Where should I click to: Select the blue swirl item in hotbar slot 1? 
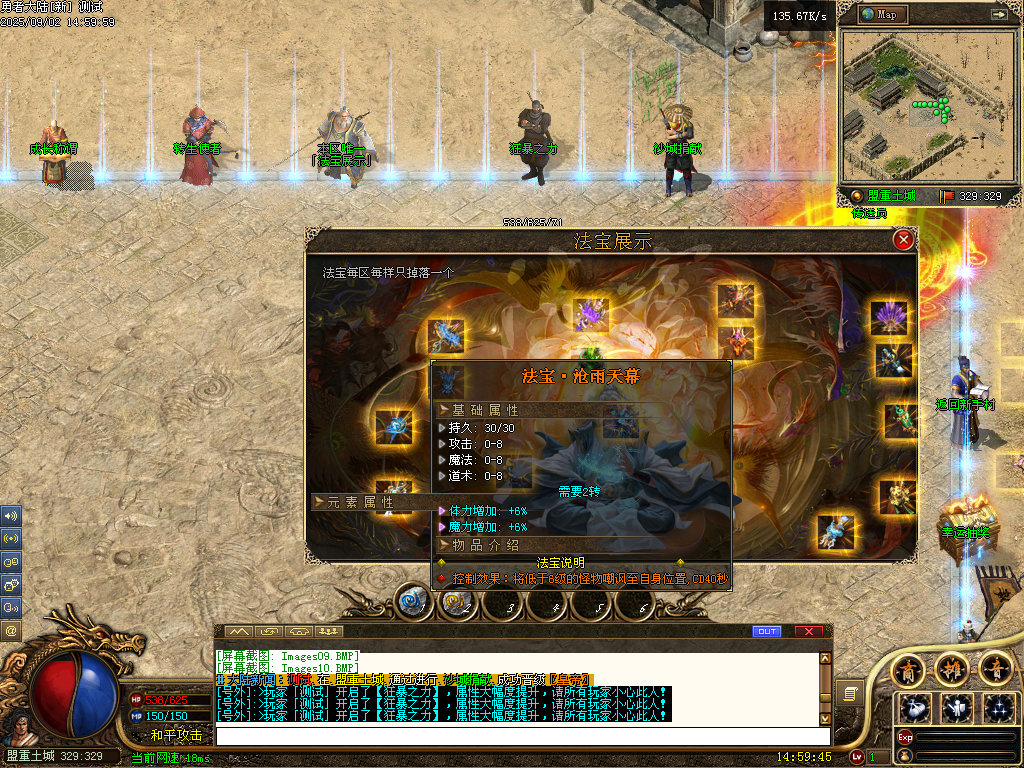(412, 602)
